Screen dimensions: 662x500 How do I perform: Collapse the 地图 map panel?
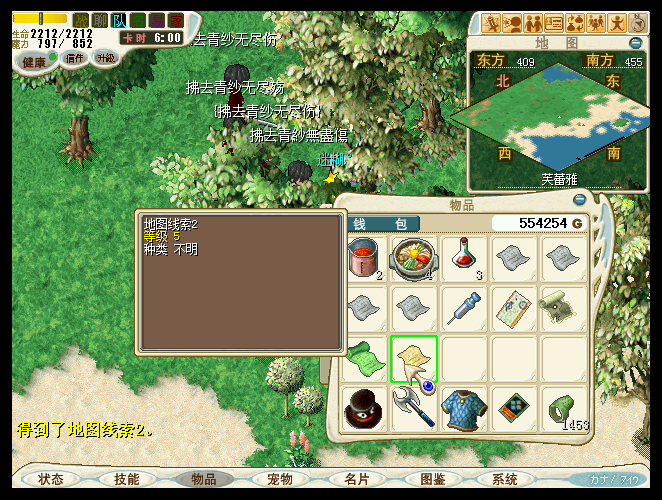point(636,43)
